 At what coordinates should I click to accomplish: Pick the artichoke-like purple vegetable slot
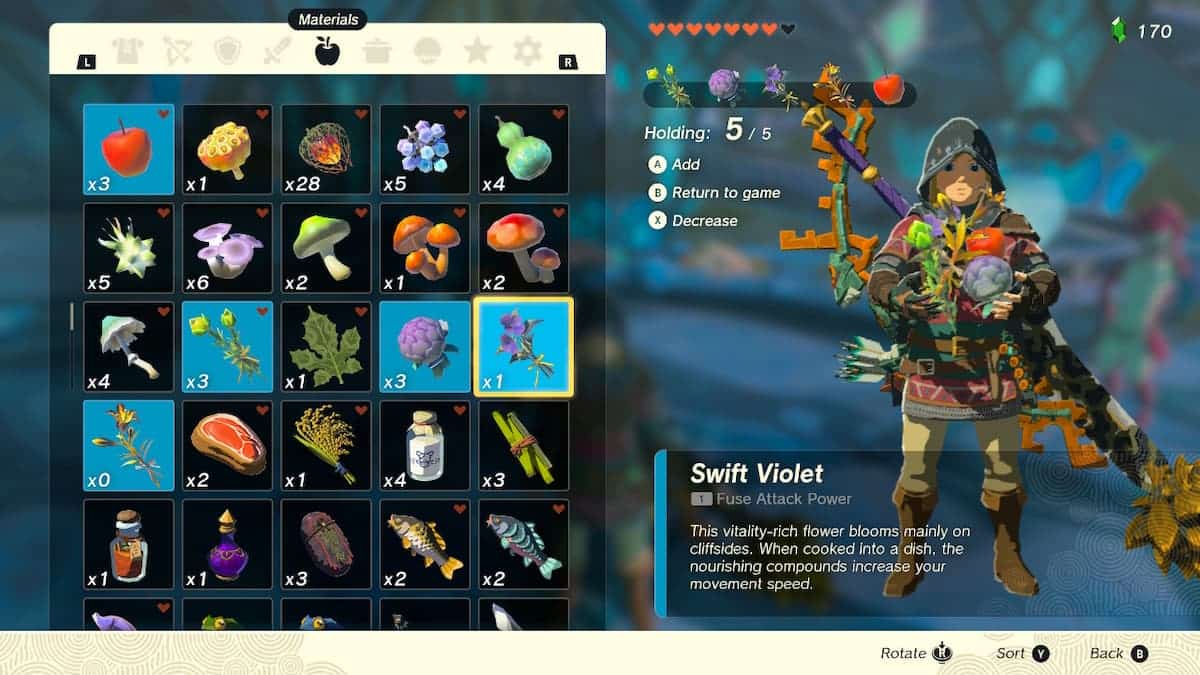(425, 346)
